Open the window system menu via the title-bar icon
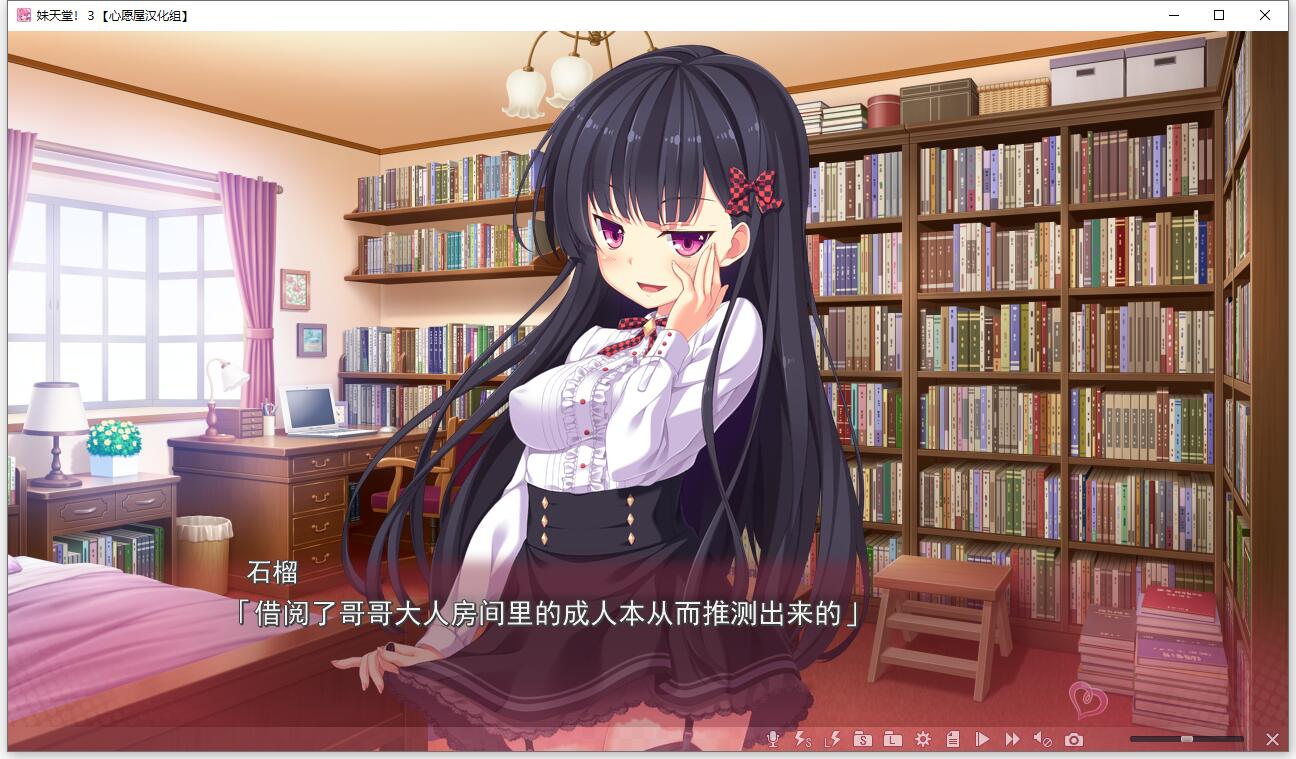 pos(22,15)
